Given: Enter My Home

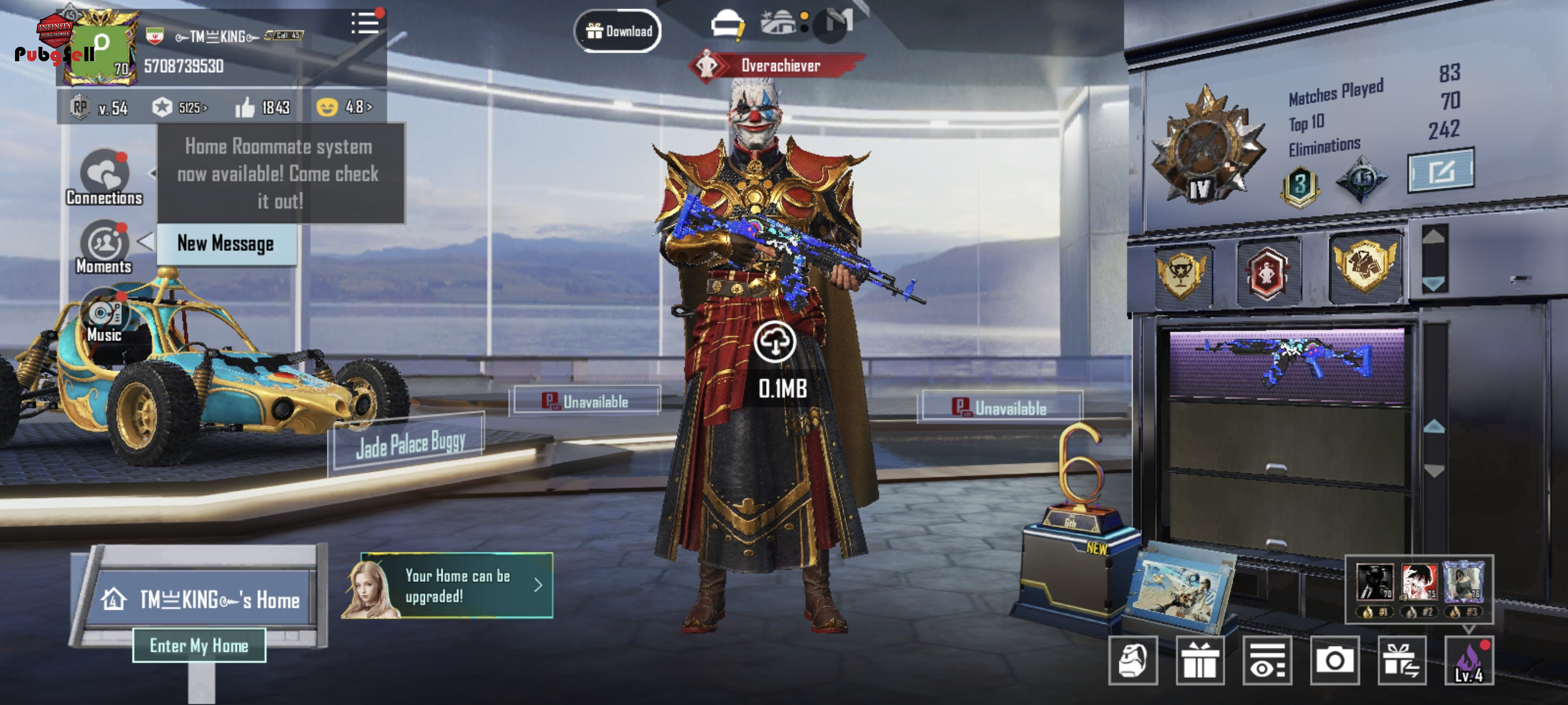Looking at the screenshot, I should (199, 645).
